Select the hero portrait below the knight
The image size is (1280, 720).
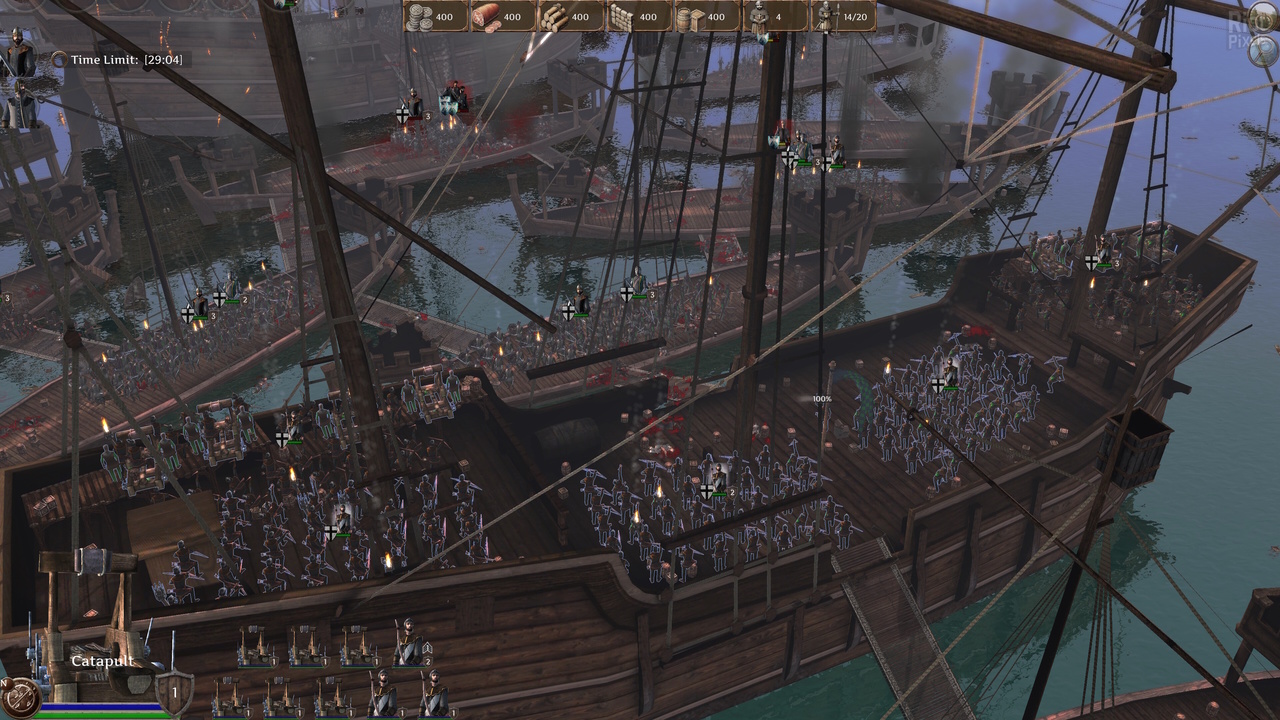[19, 104]
